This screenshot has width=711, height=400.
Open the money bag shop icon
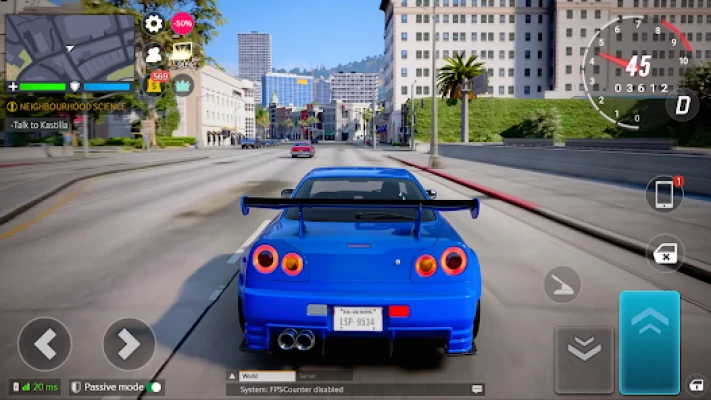click(156, 83)
